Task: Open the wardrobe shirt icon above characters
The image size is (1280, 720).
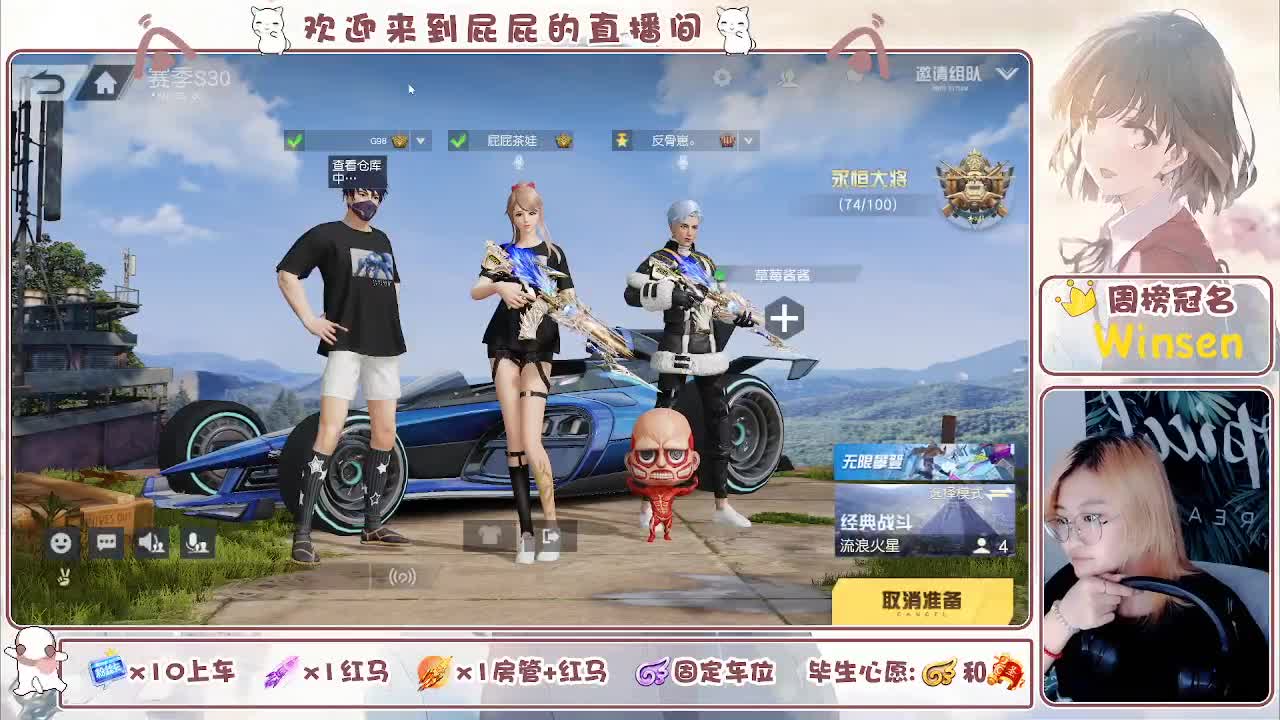Action: (487, 537)
